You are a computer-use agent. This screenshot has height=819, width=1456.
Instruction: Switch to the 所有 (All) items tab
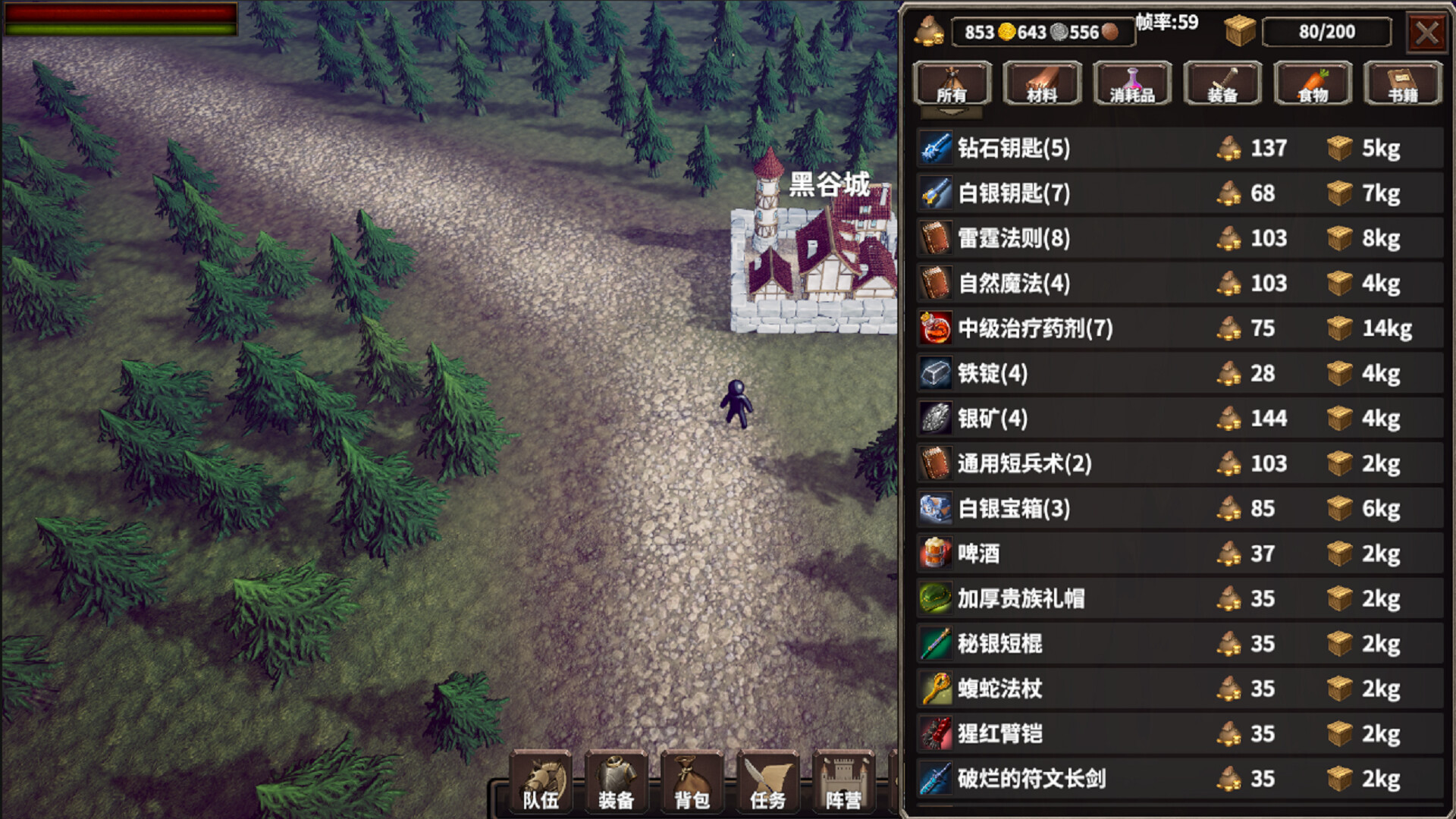click(x=953, y=83)
